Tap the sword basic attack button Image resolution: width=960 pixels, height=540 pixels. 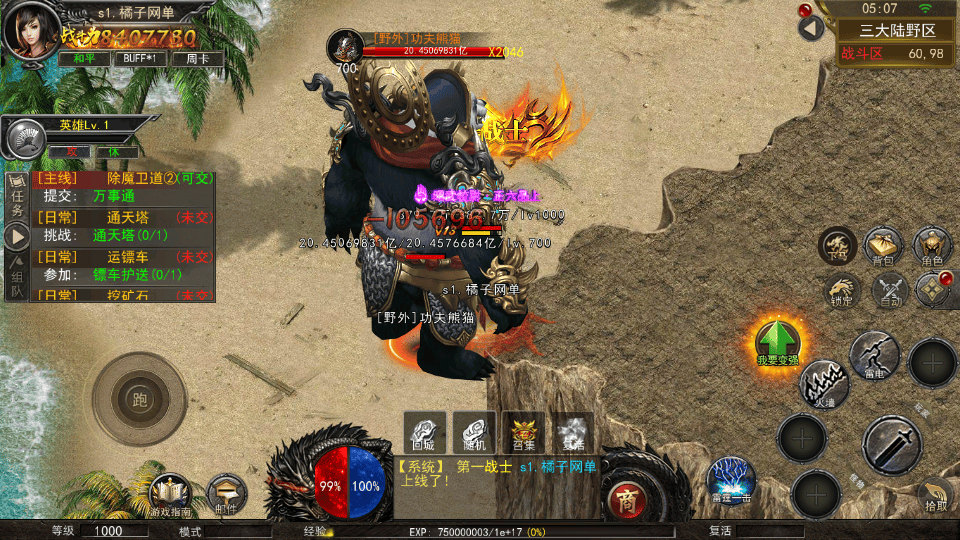click(891, 445)
